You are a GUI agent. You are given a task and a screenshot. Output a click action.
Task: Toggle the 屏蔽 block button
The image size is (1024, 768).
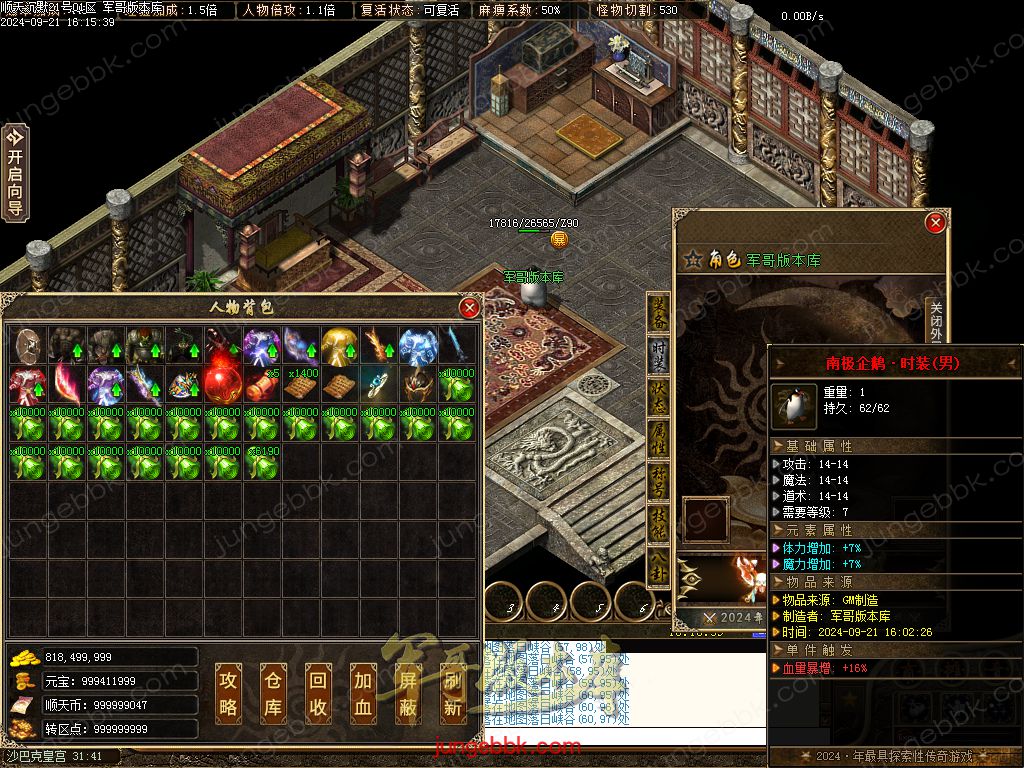click(409, 692)
